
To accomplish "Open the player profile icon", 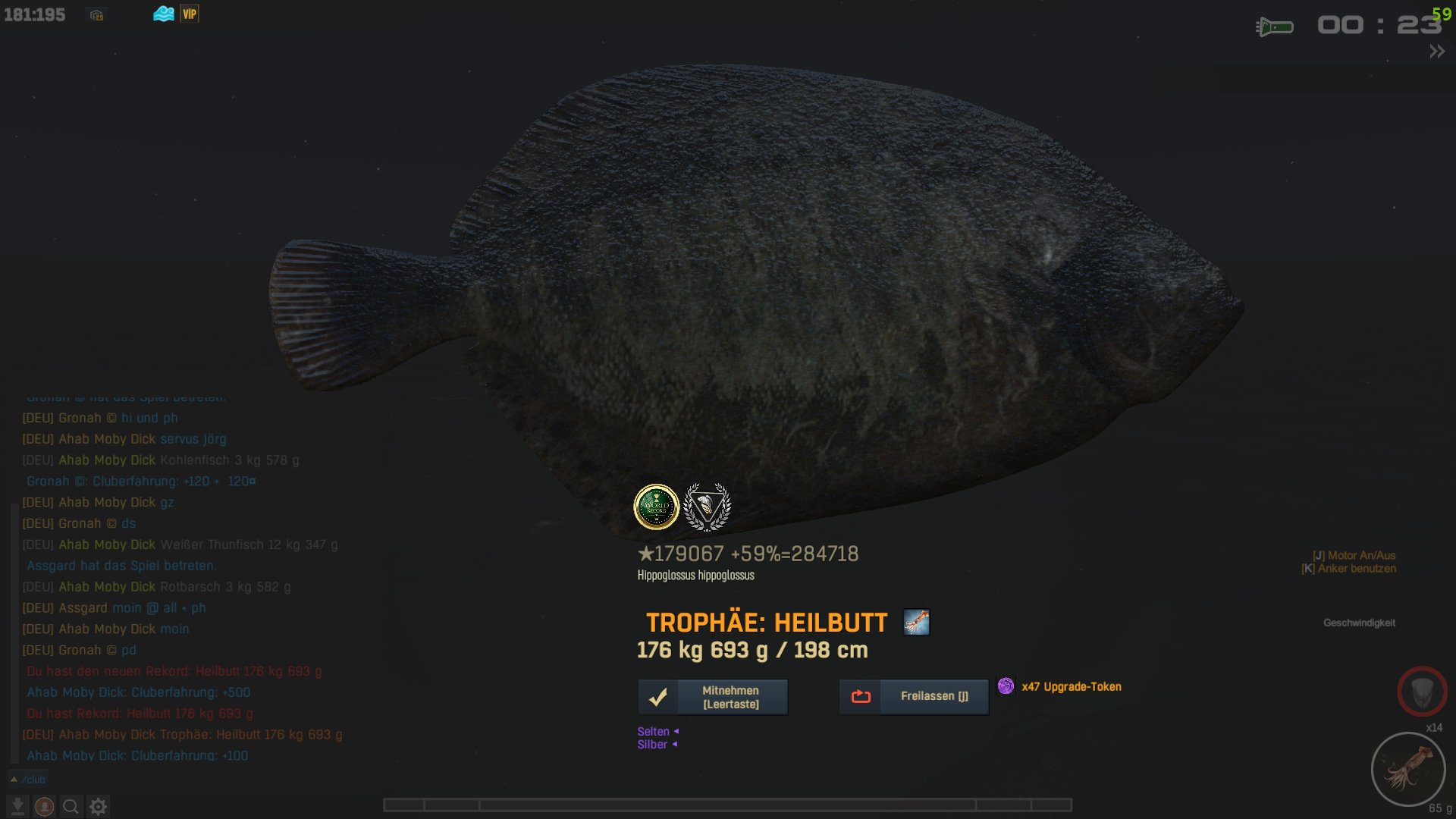I will (x=45, y=806).
